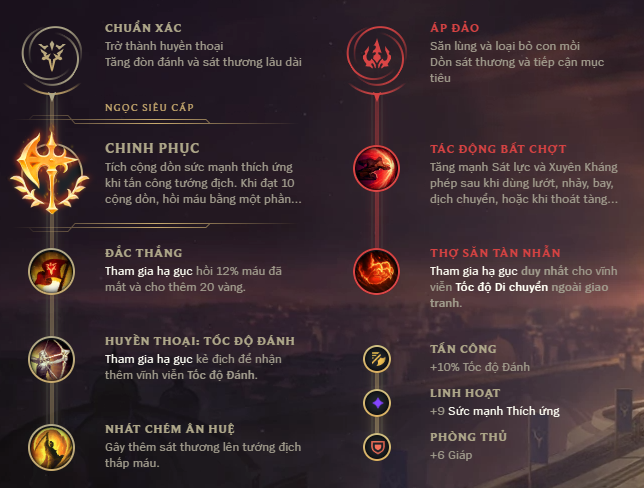Screen dimensions: 644x488
Task: Select the Linh Hoạt adaptive force shard
Action: 377,402
